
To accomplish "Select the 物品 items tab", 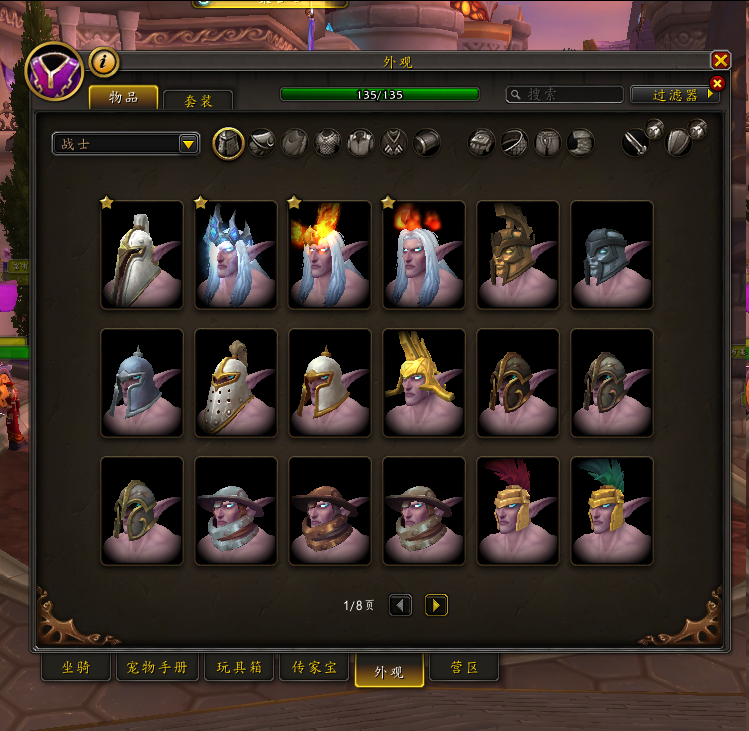I will [x=125, y=97].
